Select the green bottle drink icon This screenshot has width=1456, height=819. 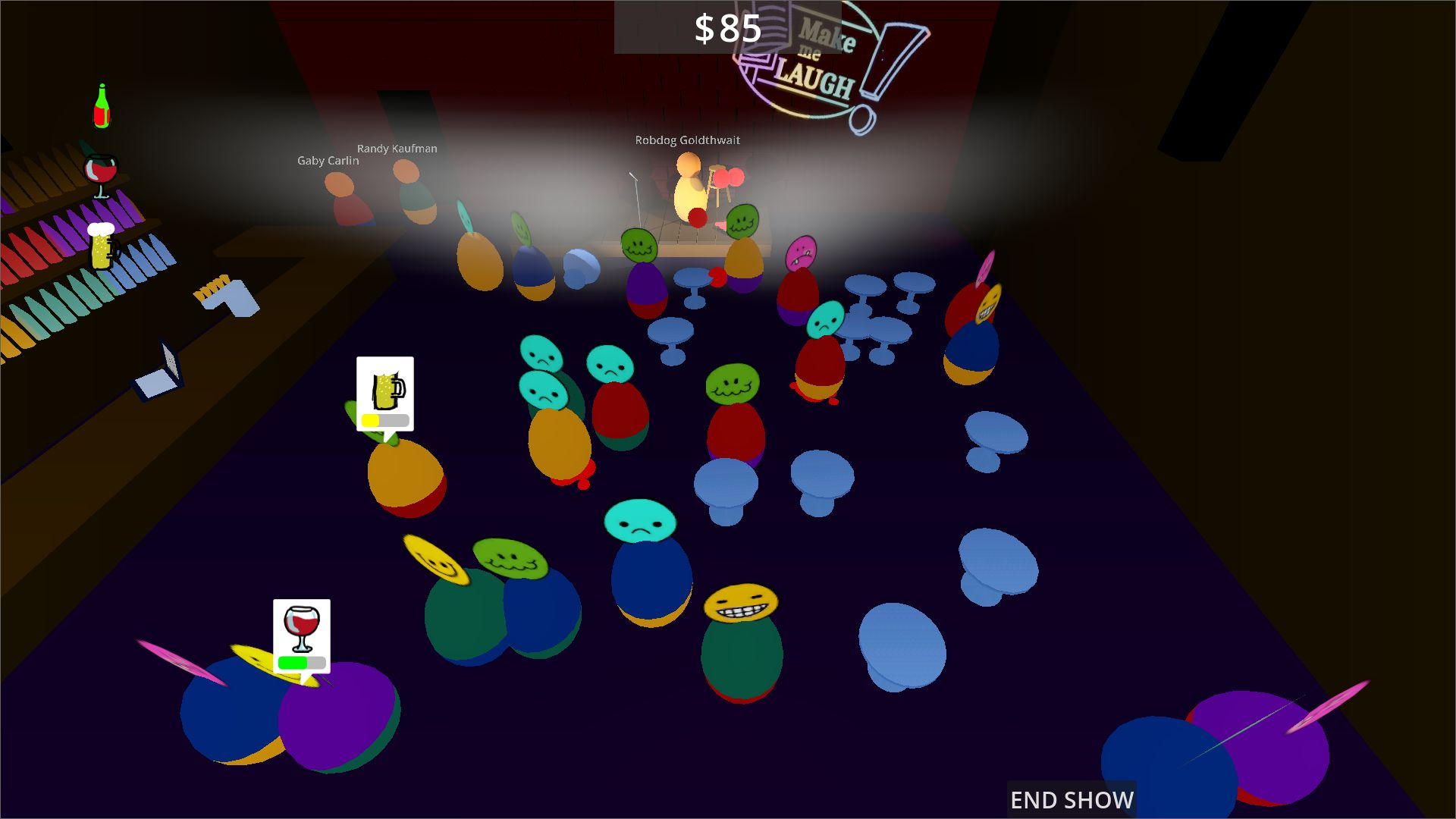pos(102,106)
